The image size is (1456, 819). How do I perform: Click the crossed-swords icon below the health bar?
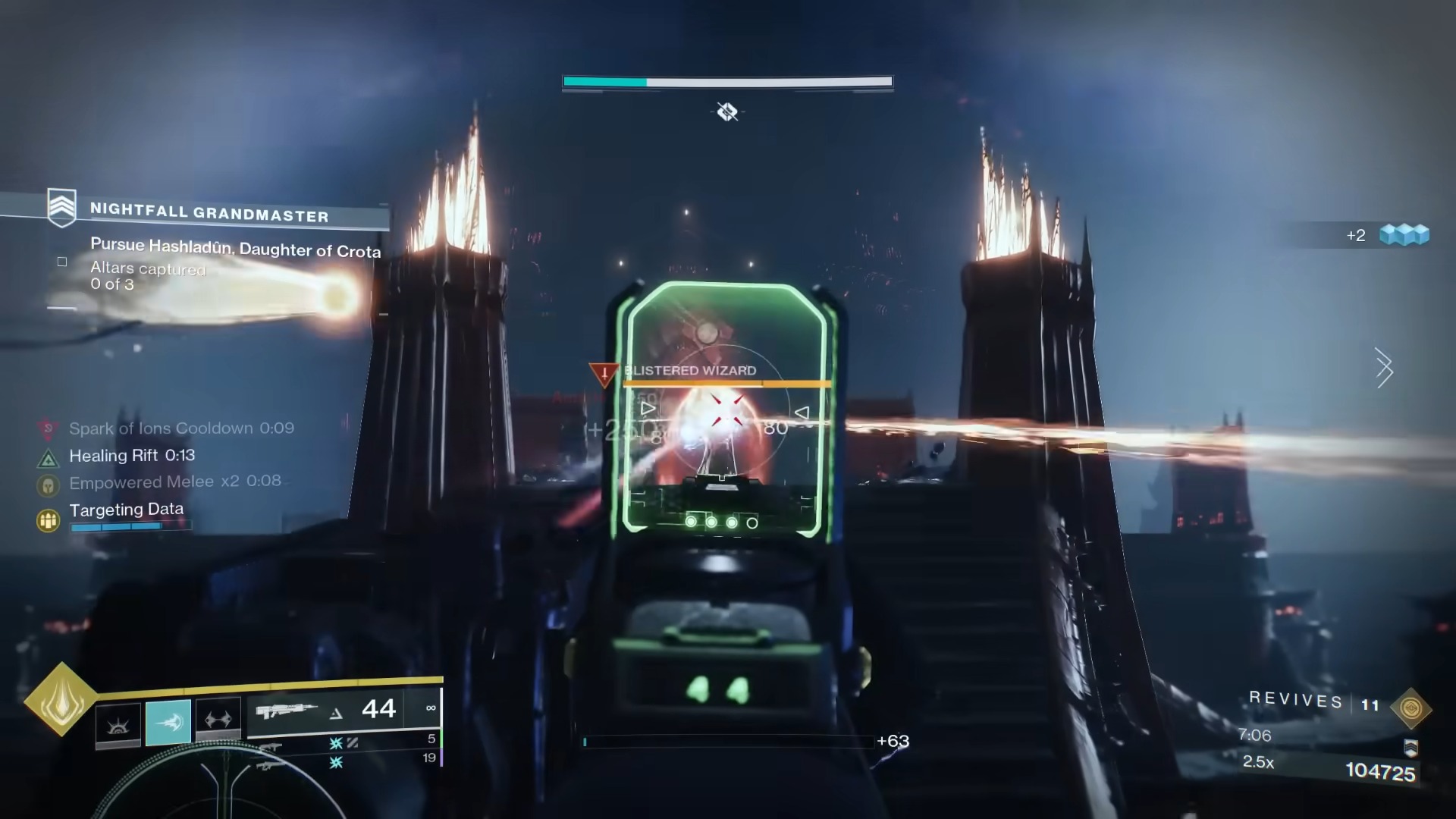727,112
